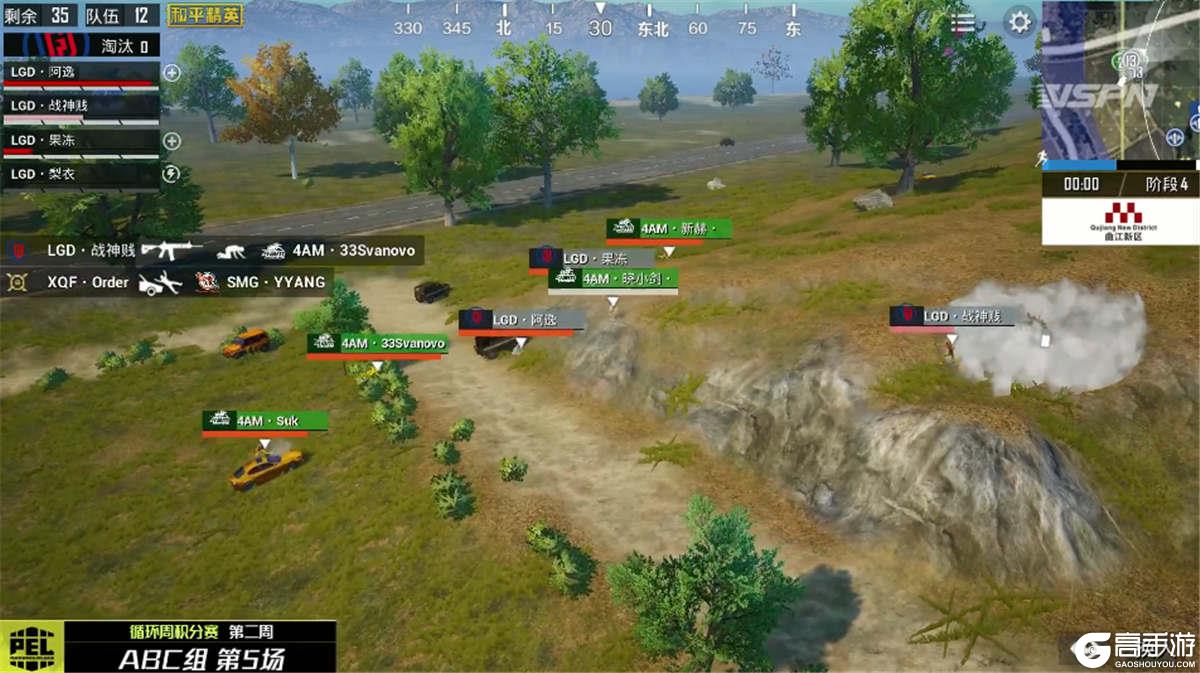Screen dimensions: 1200x673
Task: Expand the minimap
Action: tap(1120, 80)
